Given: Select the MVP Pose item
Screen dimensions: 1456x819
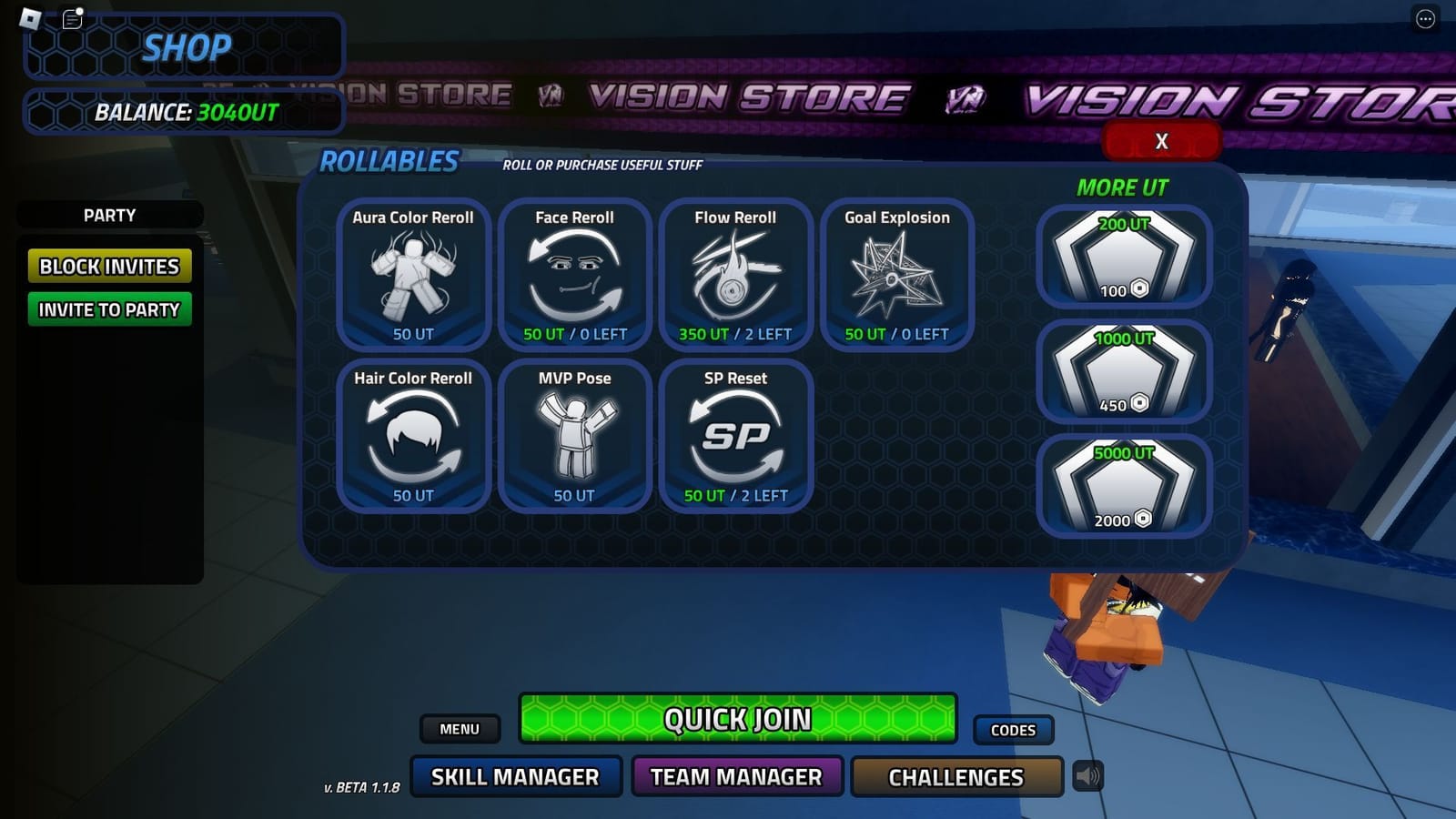Looking at the screenshot, I should (x=575, y=435).
